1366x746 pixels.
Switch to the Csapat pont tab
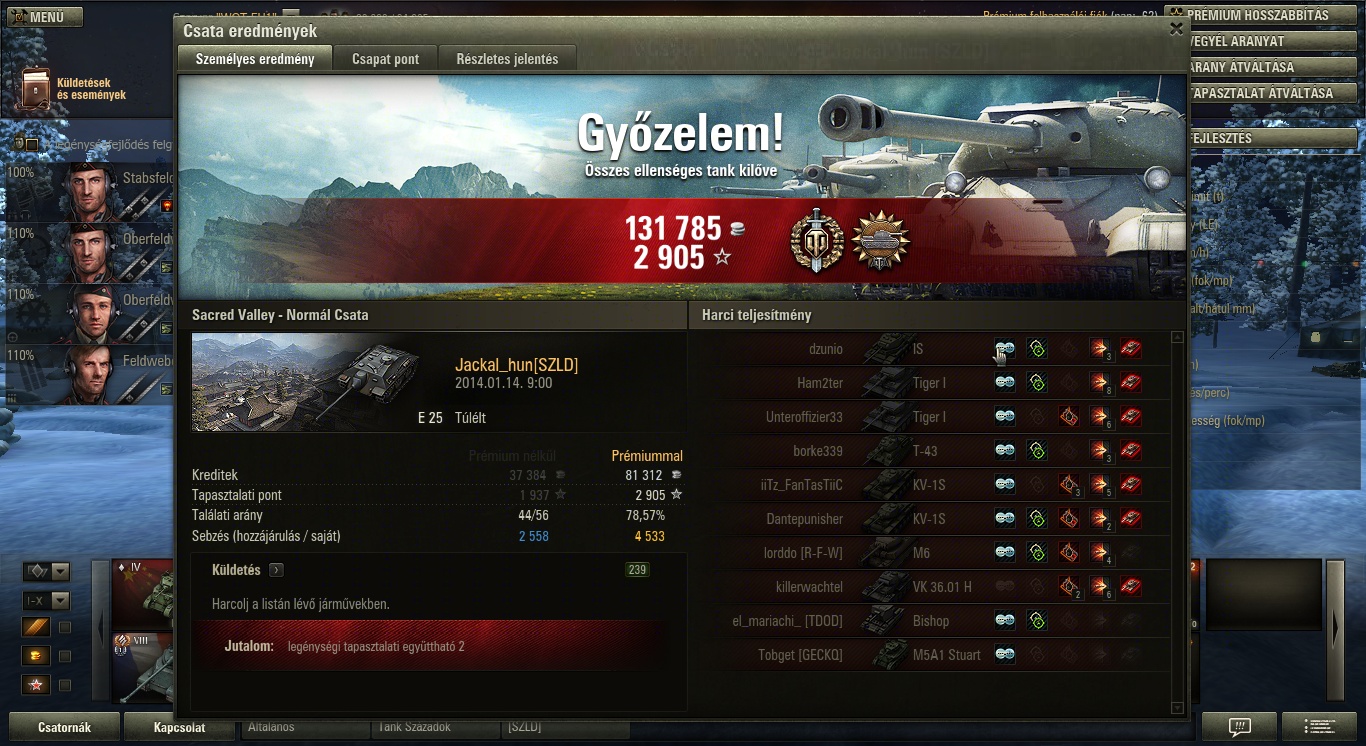point(385,59)
